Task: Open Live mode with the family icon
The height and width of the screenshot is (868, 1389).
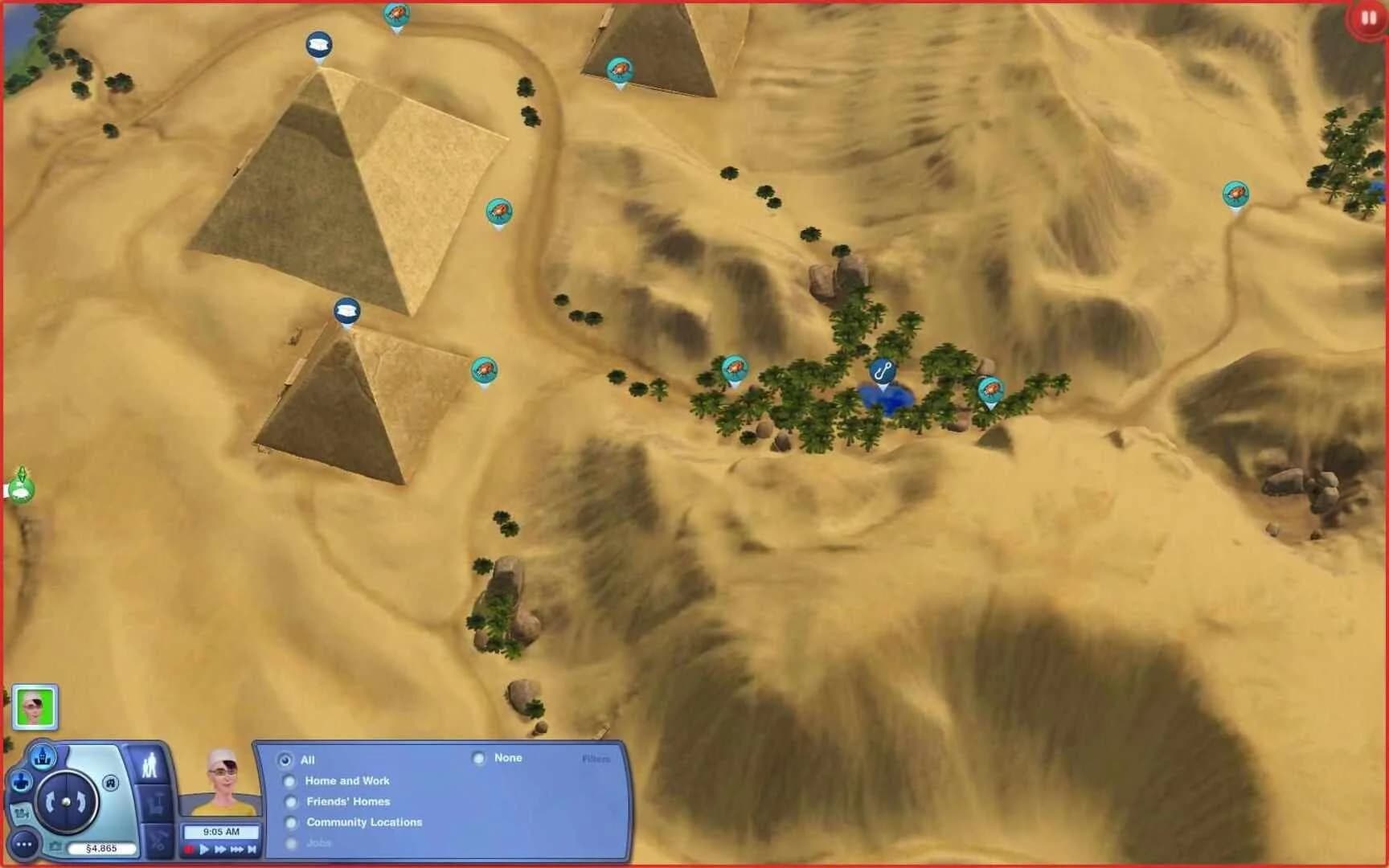Action: [x=150, y=764]
